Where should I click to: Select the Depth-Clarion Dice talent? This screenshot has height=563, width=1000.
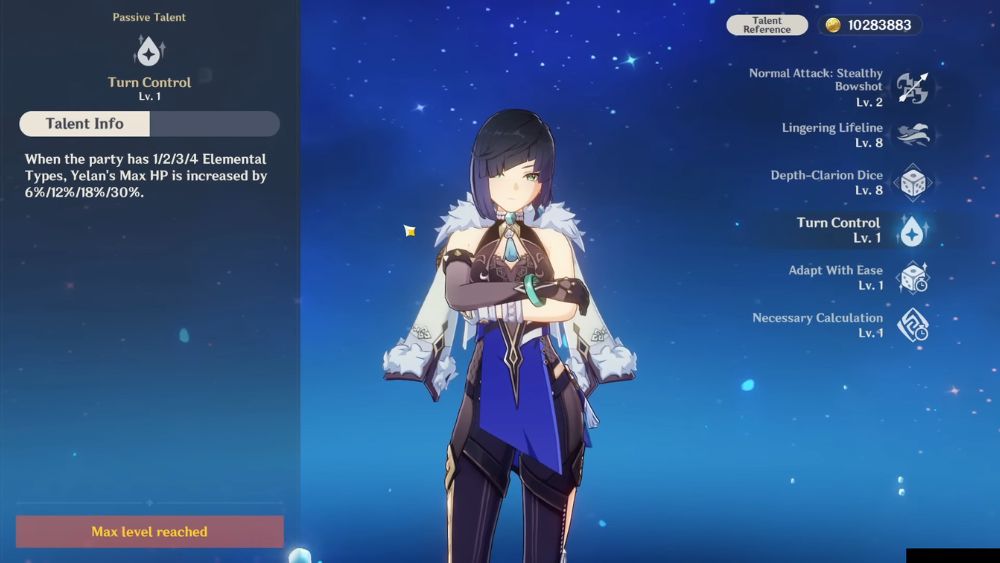[x=911, y=183]
